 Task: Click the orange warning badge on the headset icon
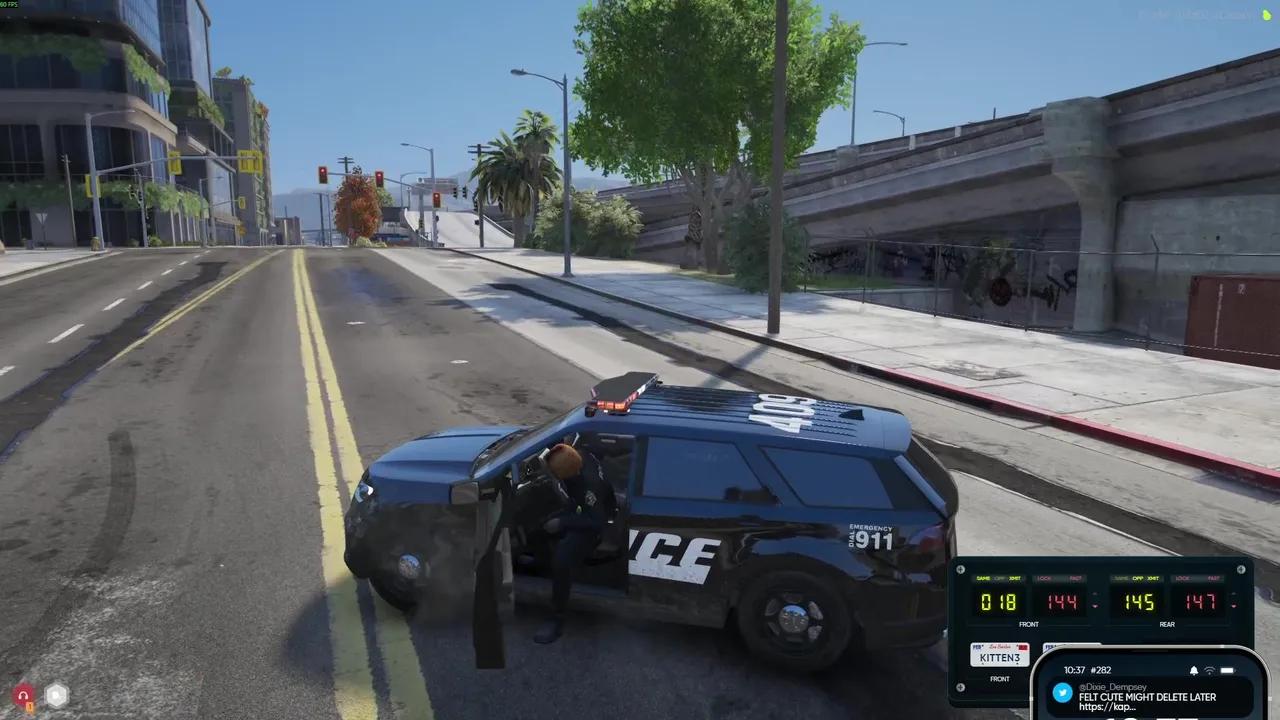pos(29,706)
